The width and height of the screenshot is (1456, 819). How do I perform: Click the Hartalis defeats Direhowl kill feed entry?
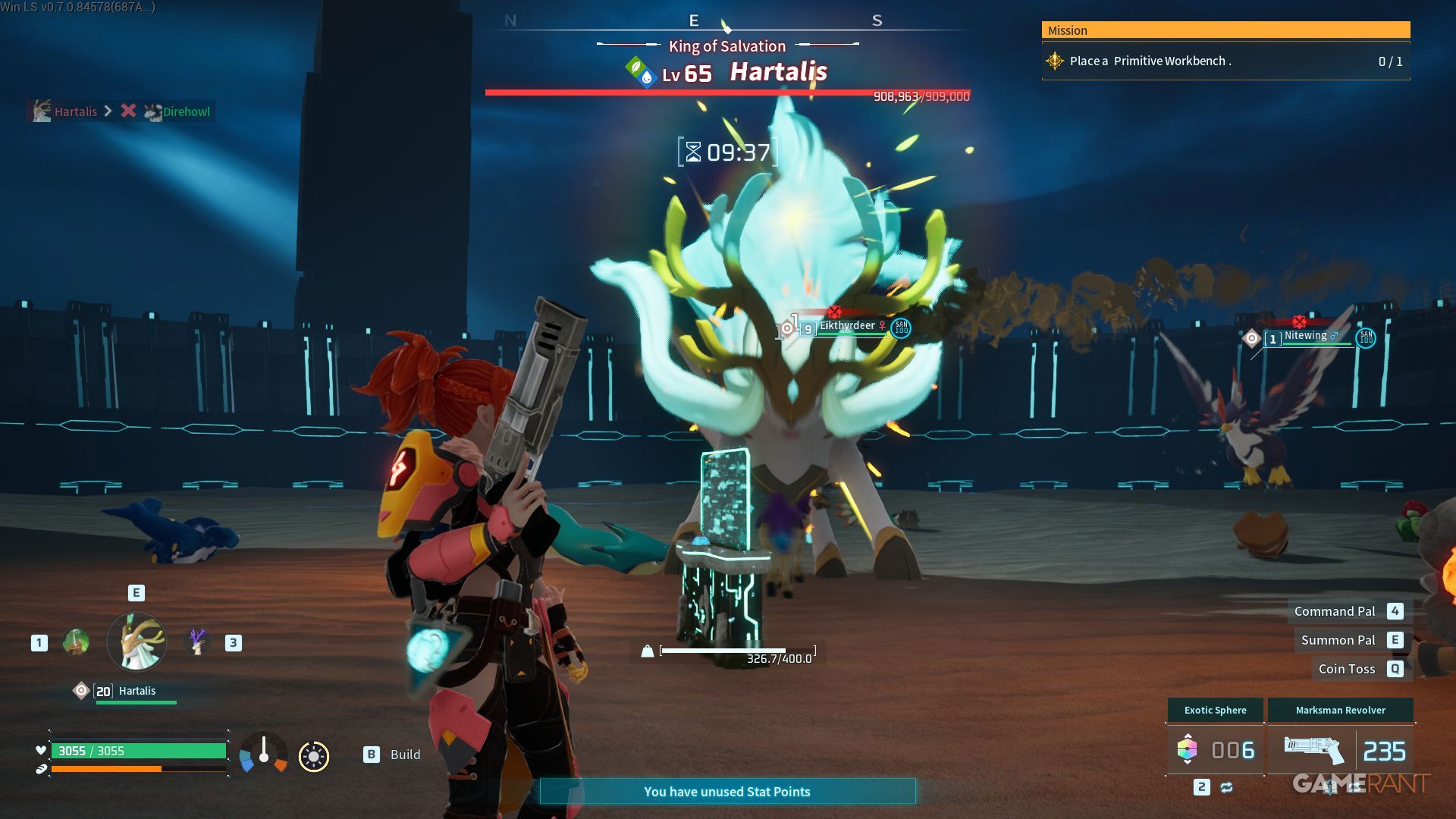(121, 111)
